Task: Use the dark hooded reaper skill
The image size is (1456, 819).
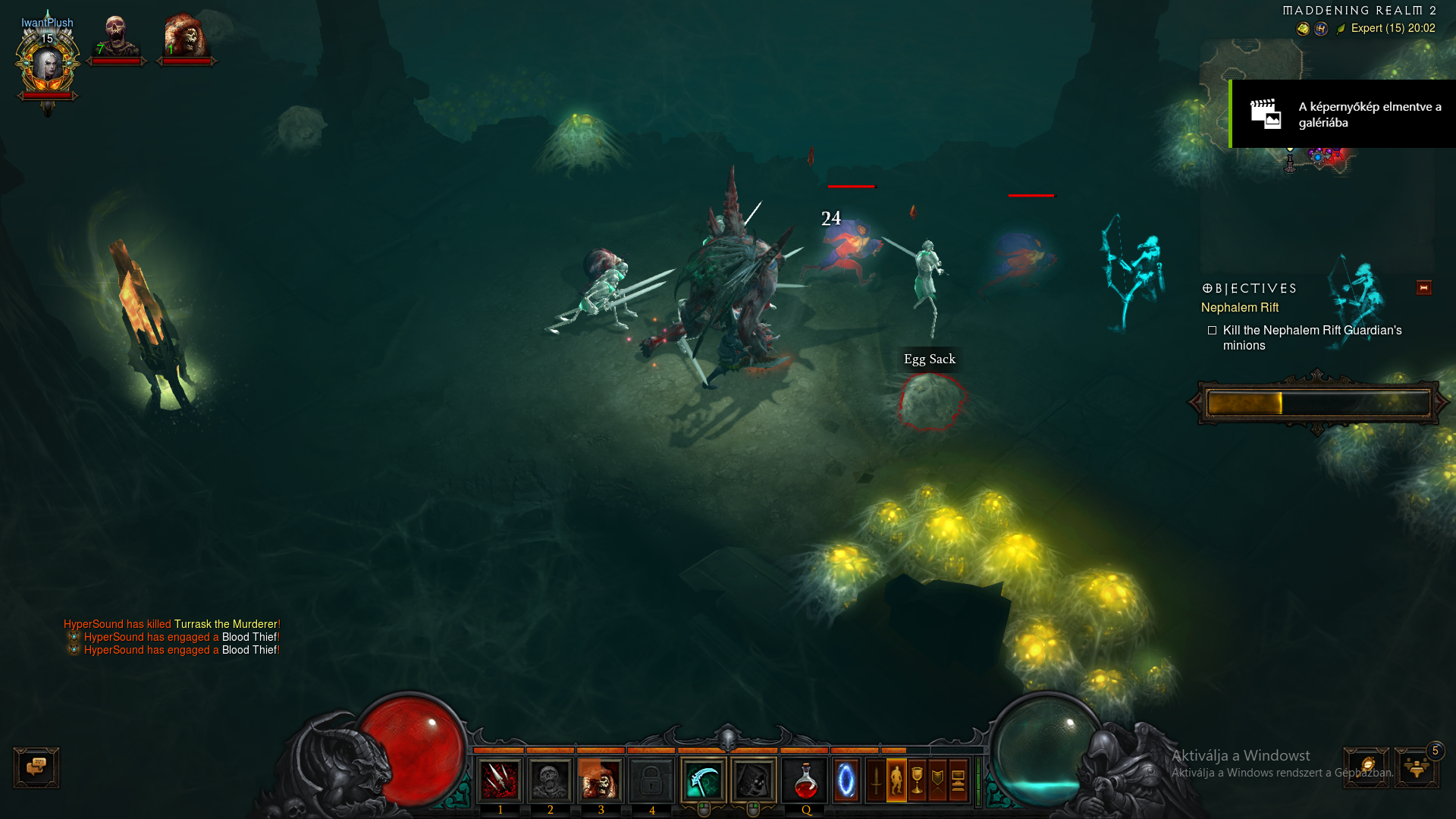Action: (753, 780)
